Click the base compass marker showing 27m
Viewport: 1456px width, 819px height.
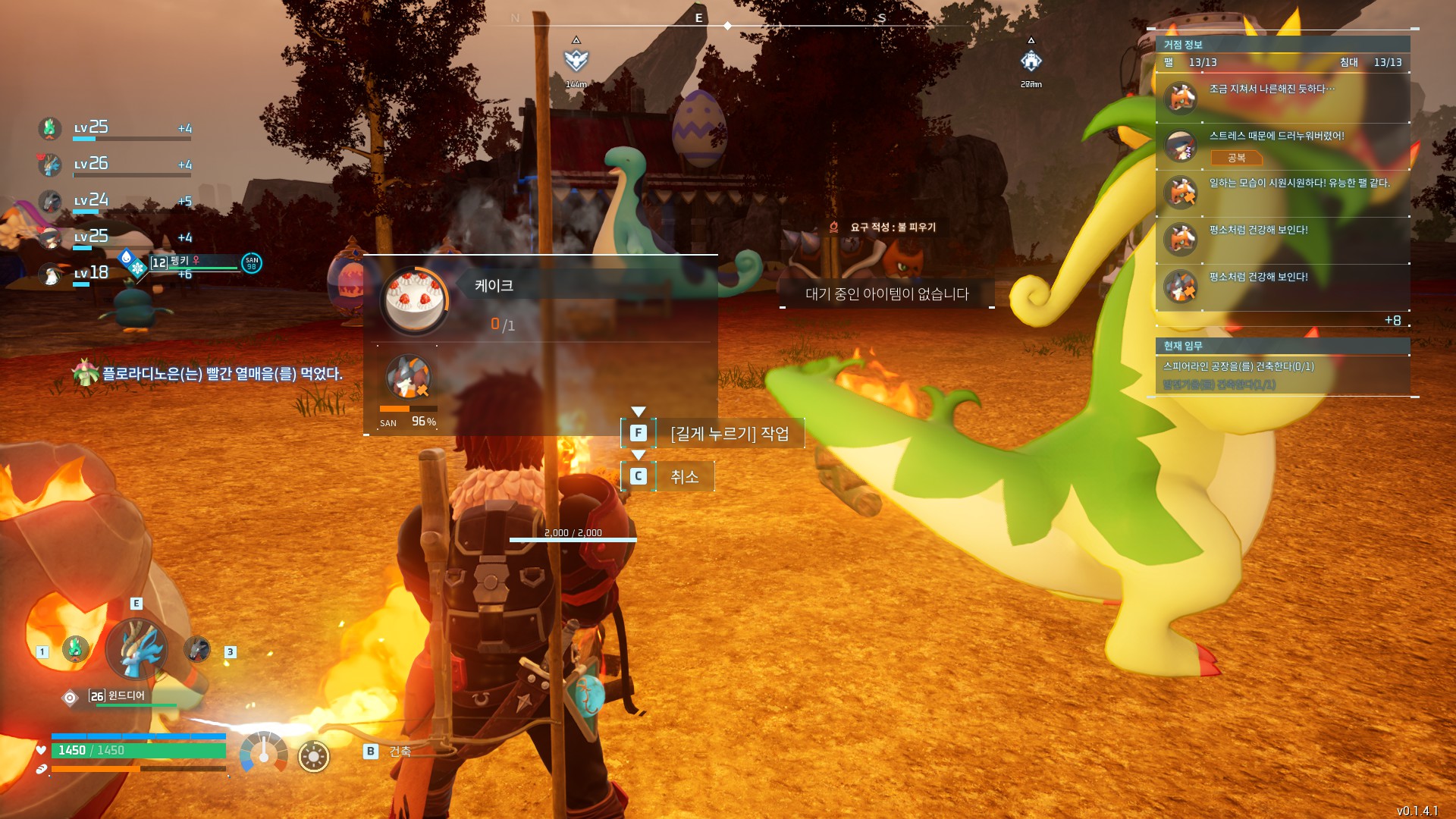(1031, 61)
